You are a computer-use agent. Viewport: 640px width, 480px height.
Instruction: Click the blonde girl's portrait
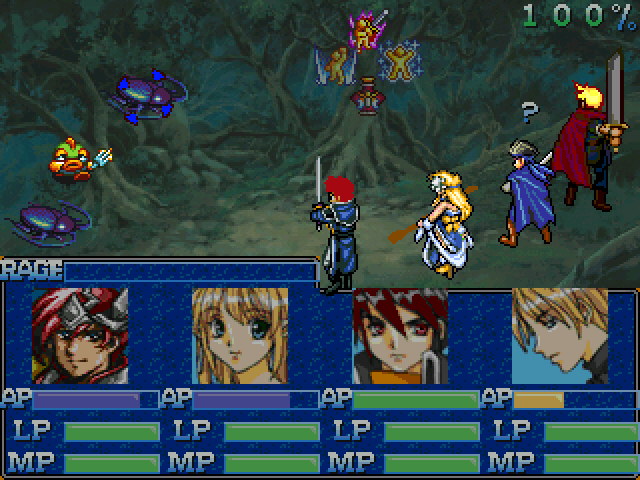point(240,336)
